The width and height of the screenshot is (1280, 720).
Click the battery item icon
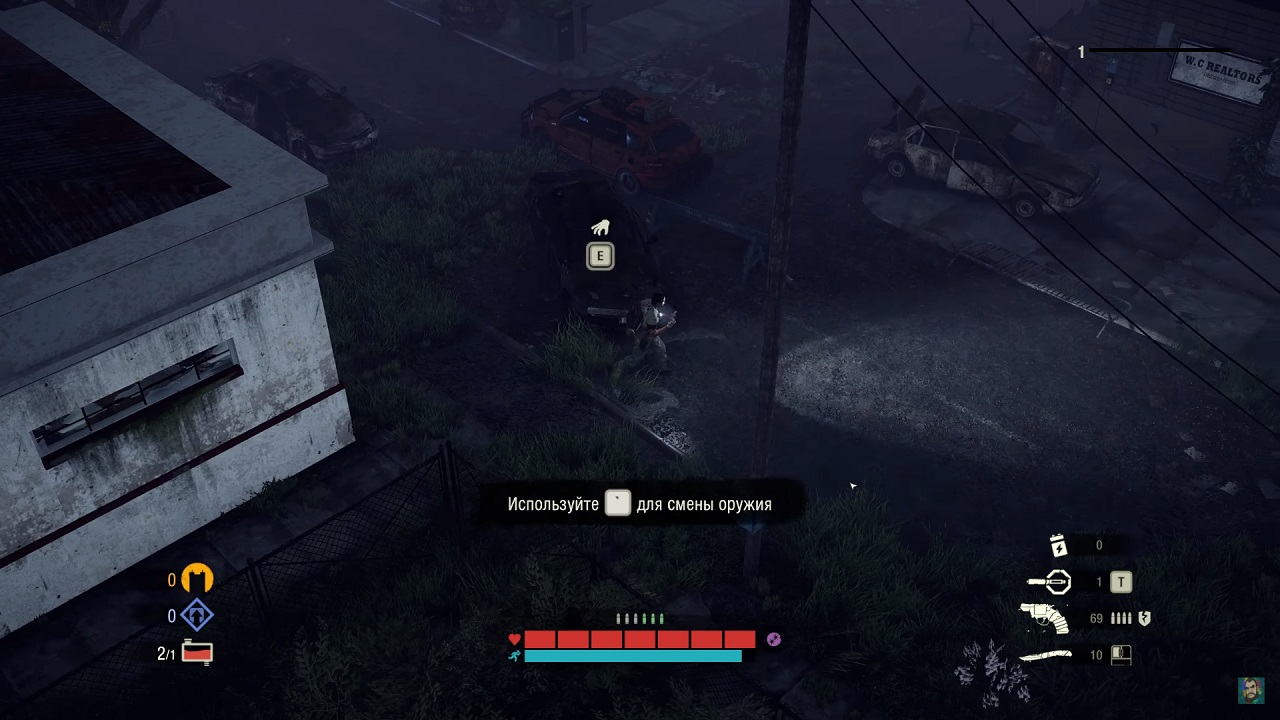[x=1059, y=545]
